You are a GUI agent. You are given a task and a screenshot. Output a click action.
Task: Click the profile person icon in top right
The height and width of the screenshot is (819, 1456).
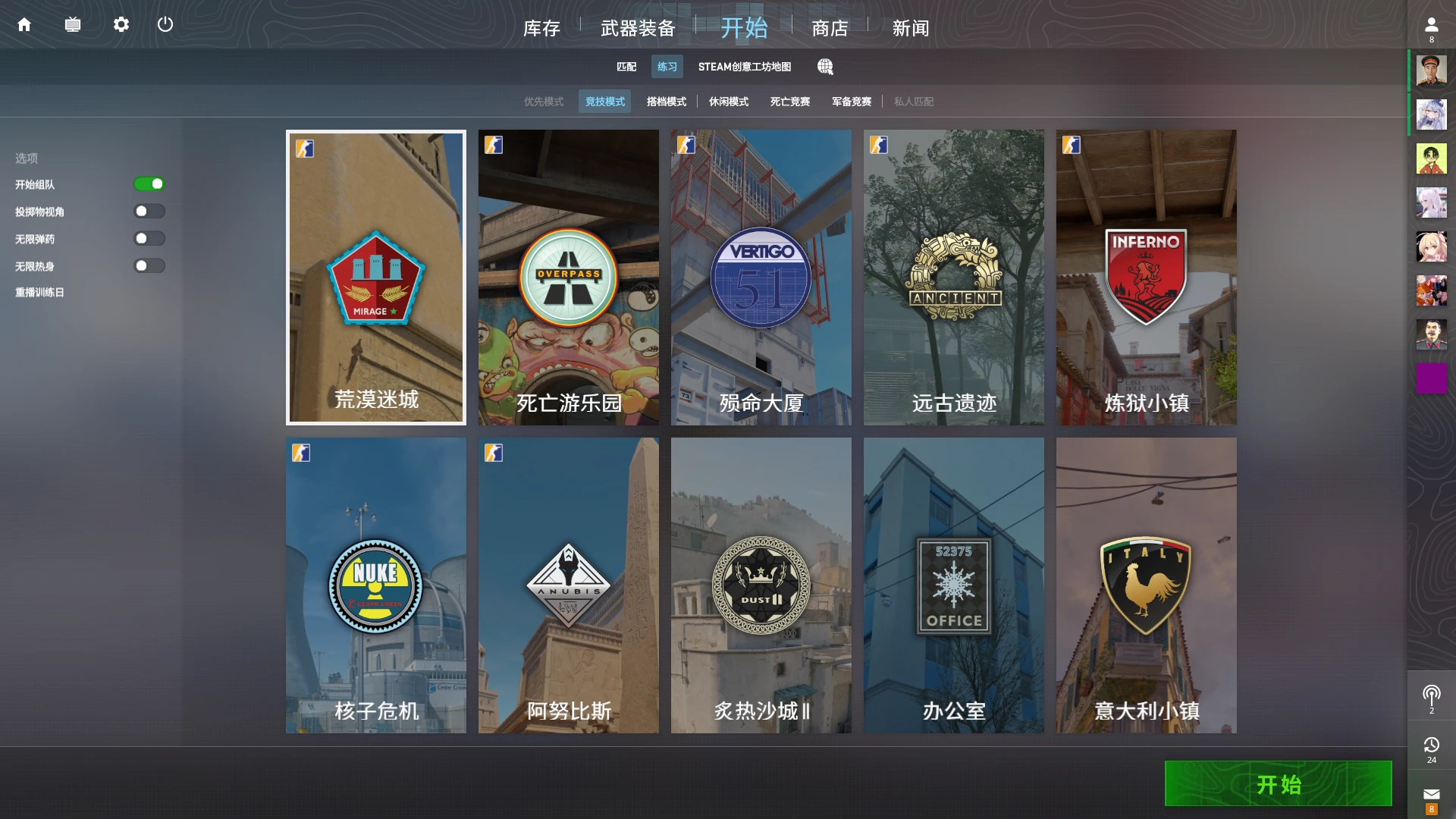point(1430,23)
